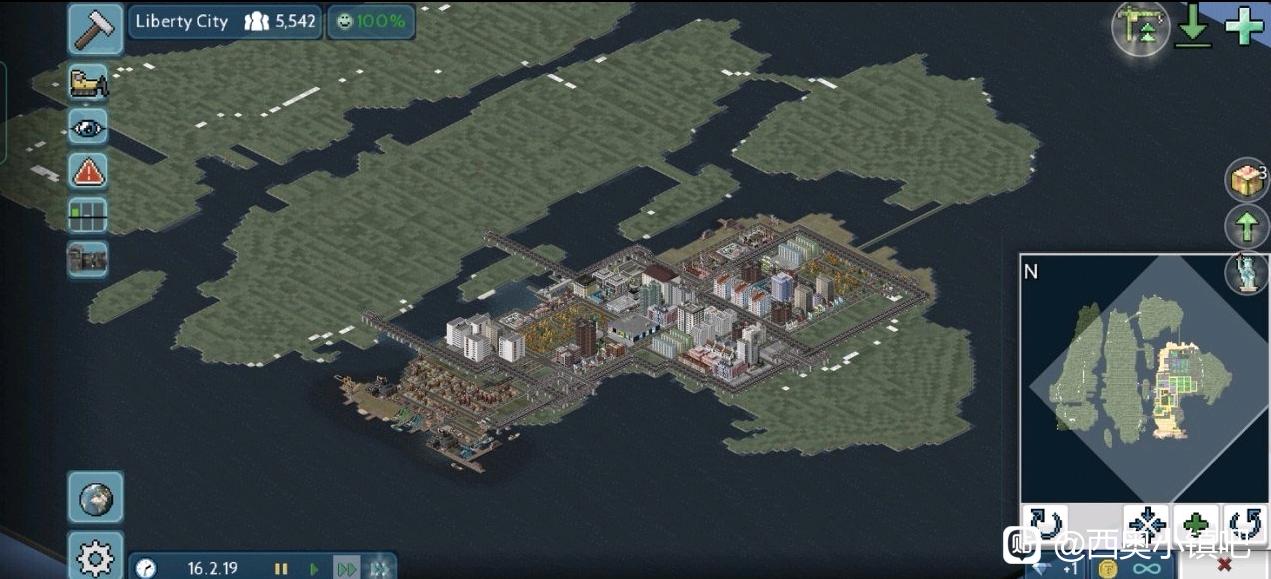Screen dimensions: 1271x579
Task: Open the hammer build menu
Action: tap(95, 27)
